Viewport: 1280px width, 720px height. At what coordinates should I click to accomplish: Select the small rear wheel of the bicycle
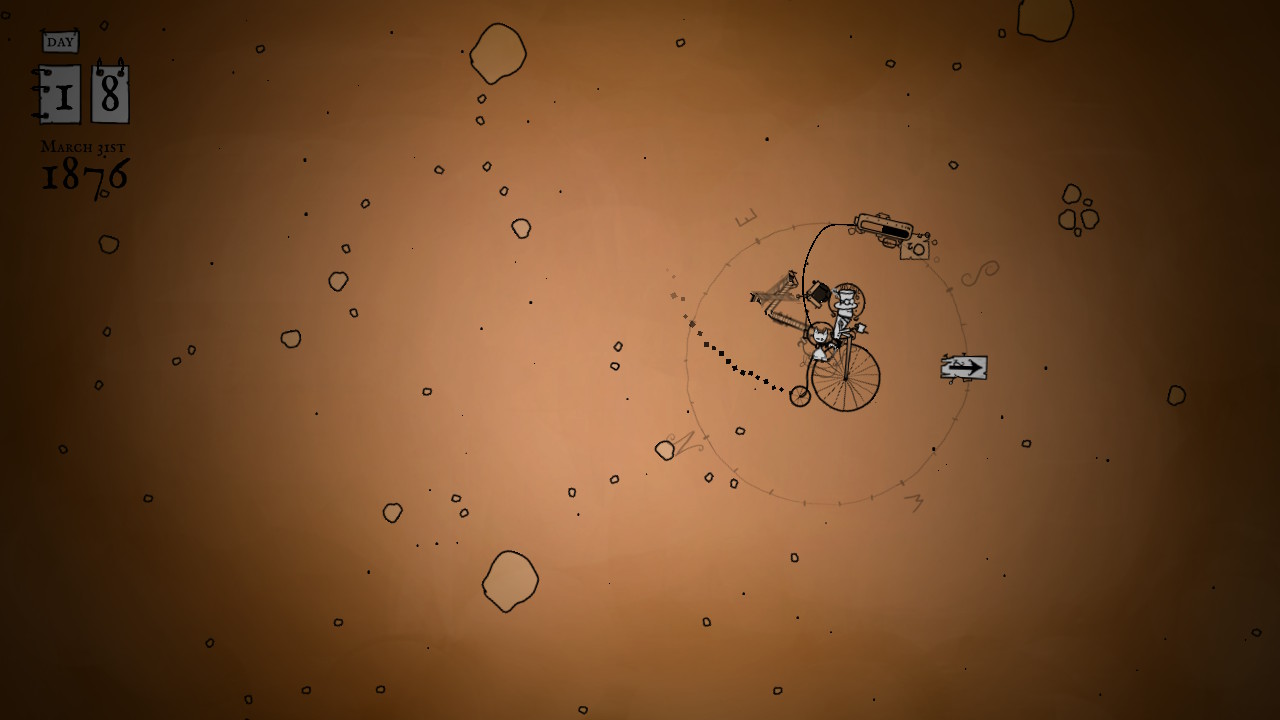tap(800, 394)
